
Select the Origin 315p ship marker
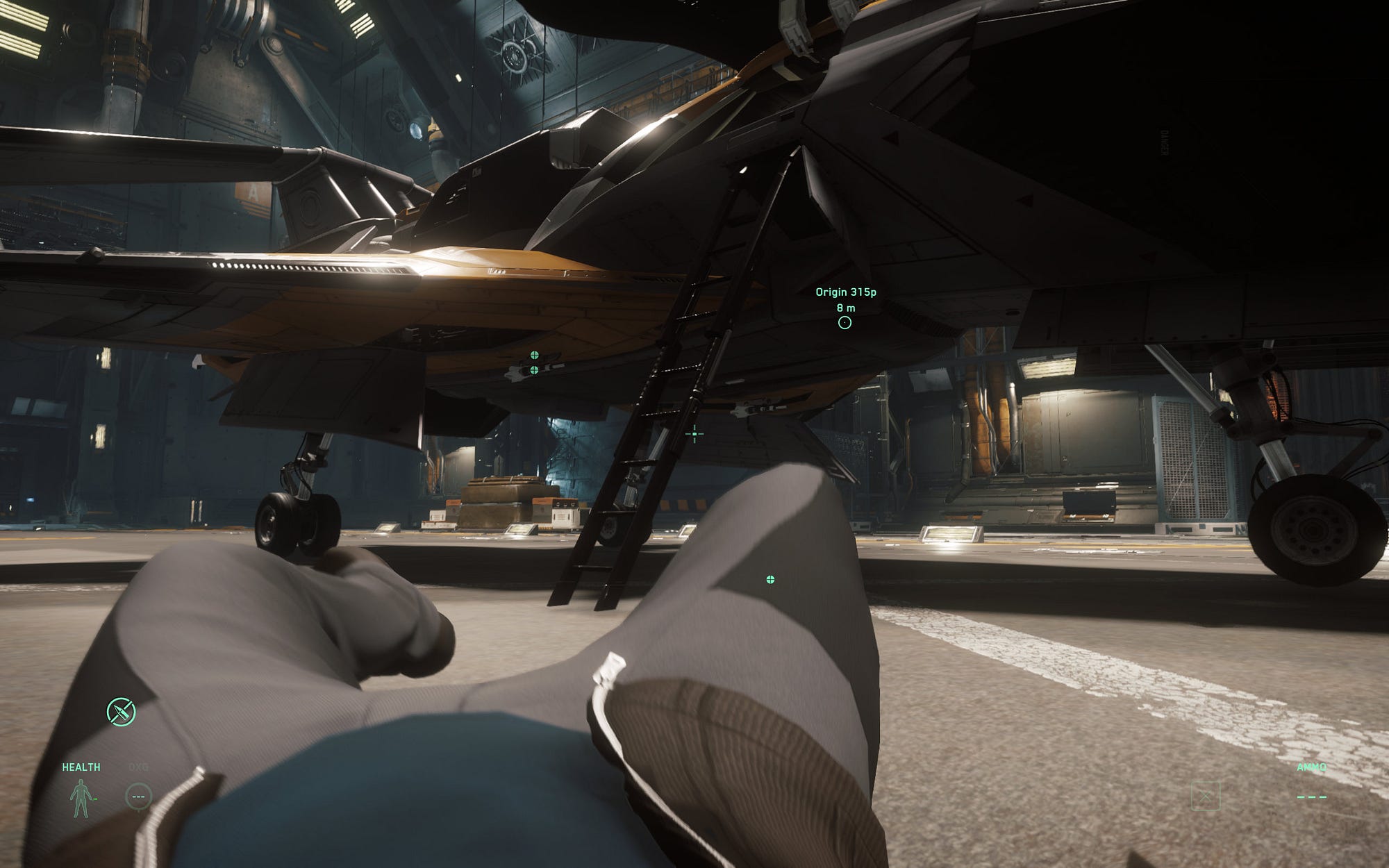[x=845, y=322]
